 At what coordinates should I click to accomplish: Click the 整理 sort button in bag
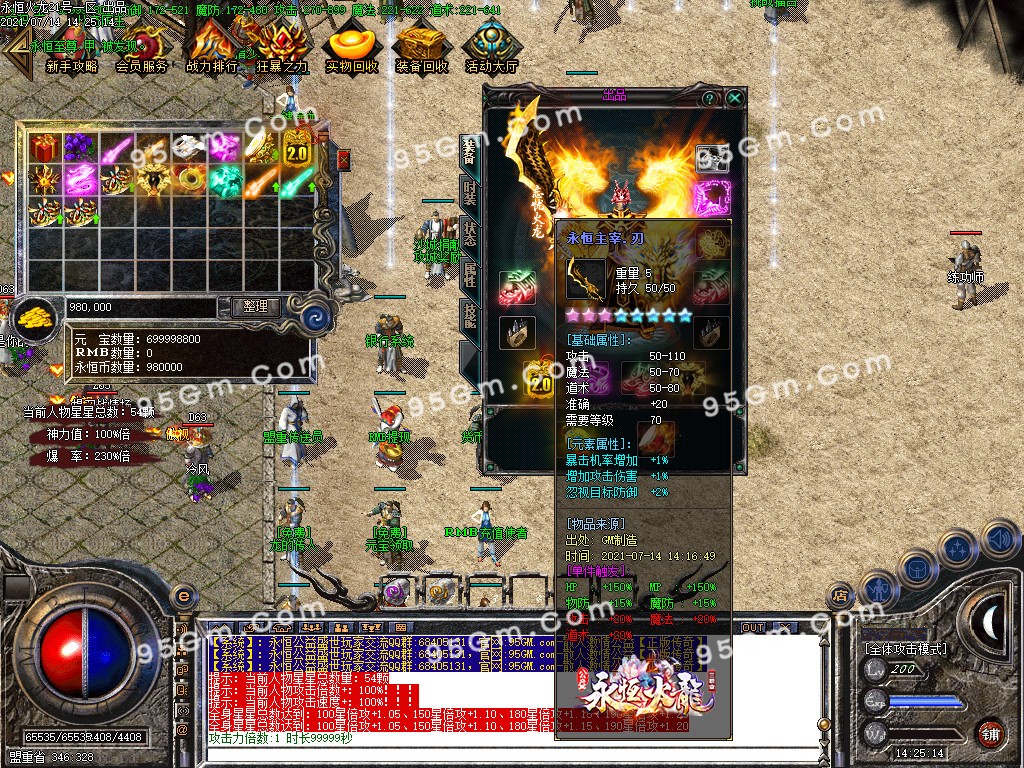pyautogui.click(x=255, y=307)
